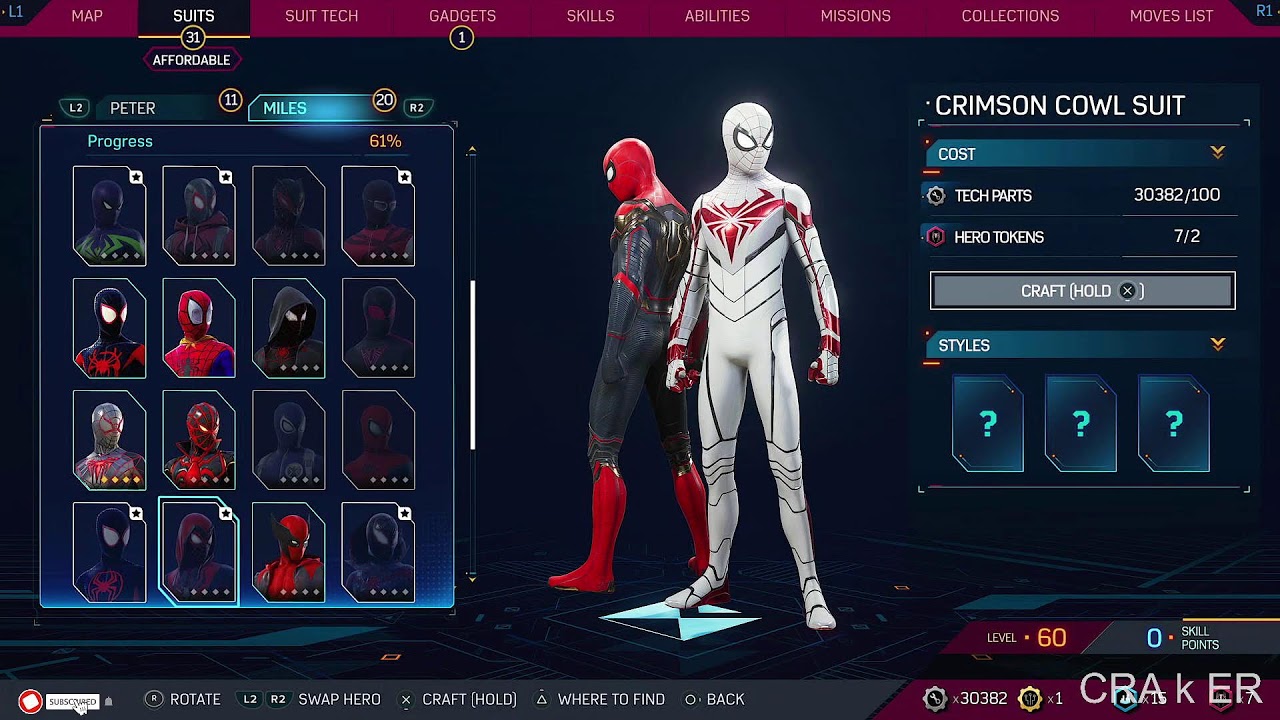Show the Collections tab
1280x720 pixels.
[x=1010, y=16]
